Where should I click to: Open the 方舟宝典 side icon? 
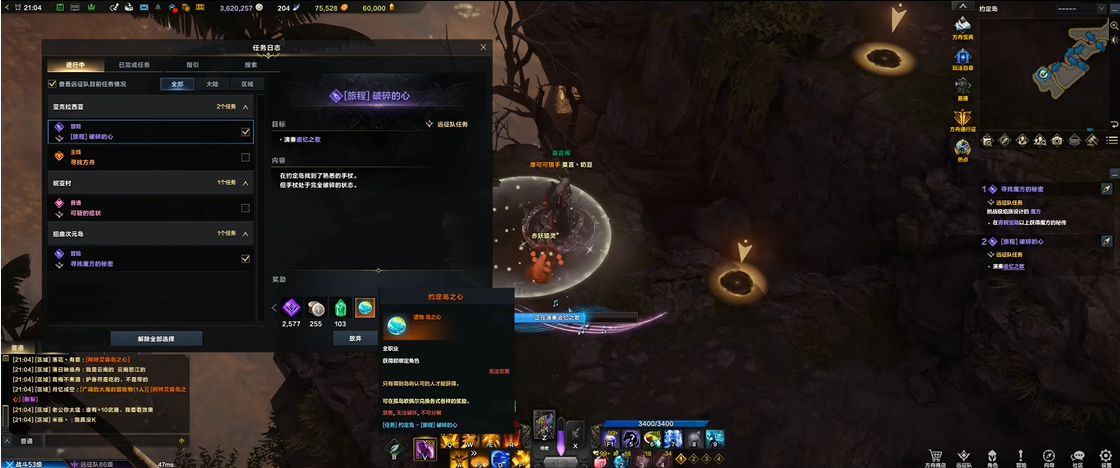point(963,27)
